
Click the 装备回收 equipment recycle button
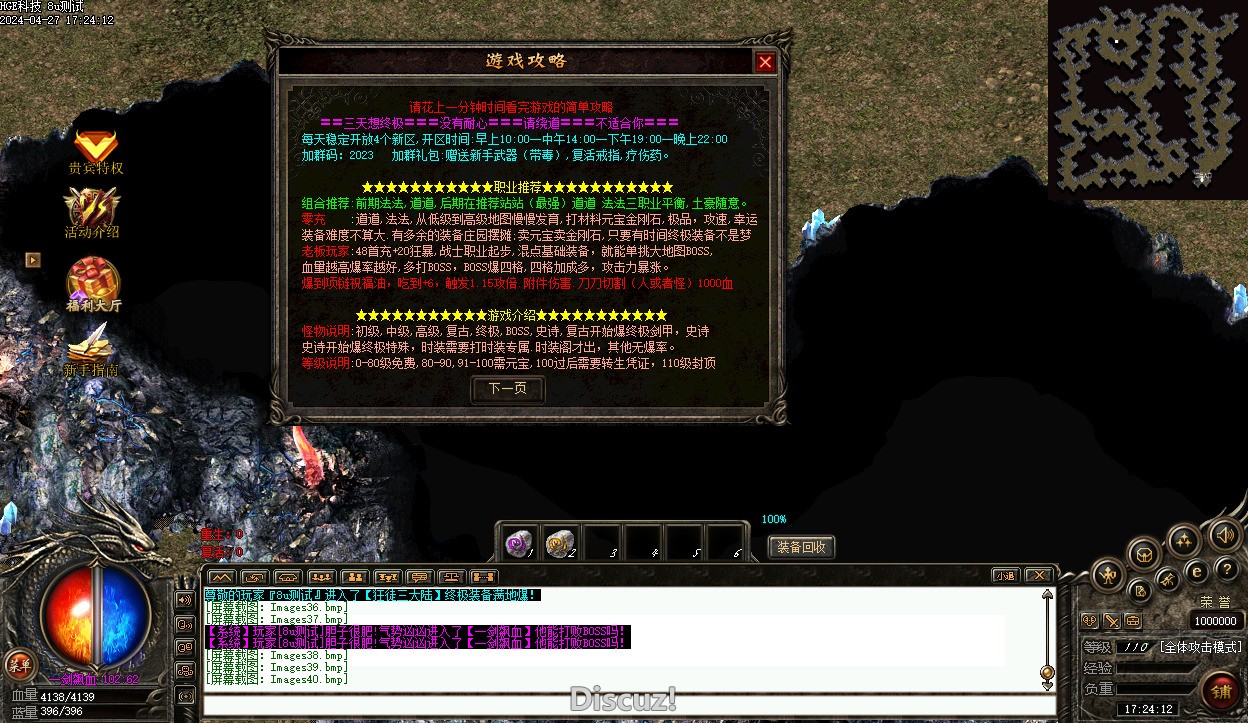click(x=801, y=547)
